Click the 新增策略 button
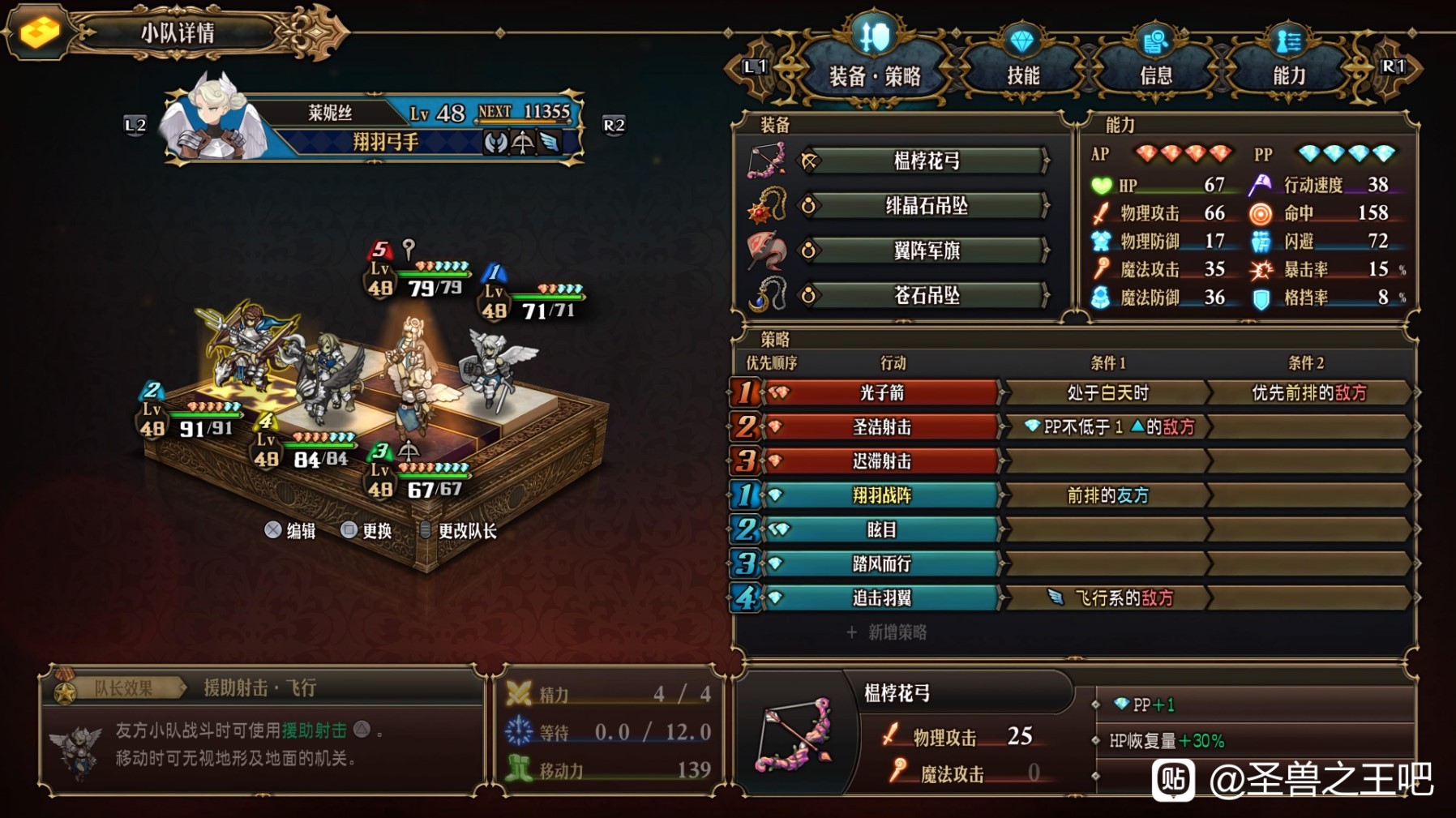This screenshot has height=818, width=1456. click(887, 632)
